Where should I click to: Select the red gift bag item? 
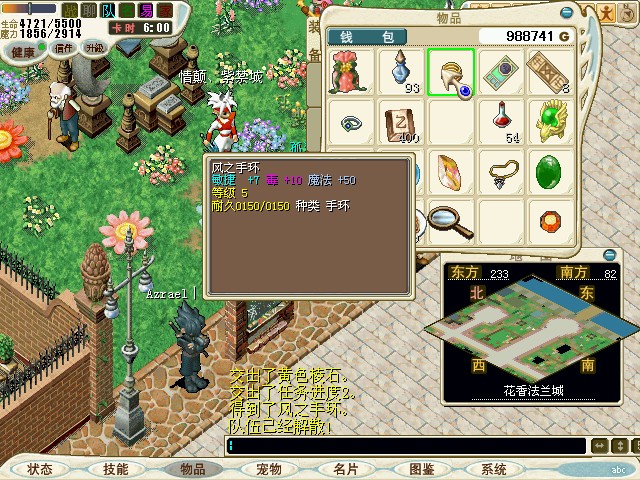[351, 72]
